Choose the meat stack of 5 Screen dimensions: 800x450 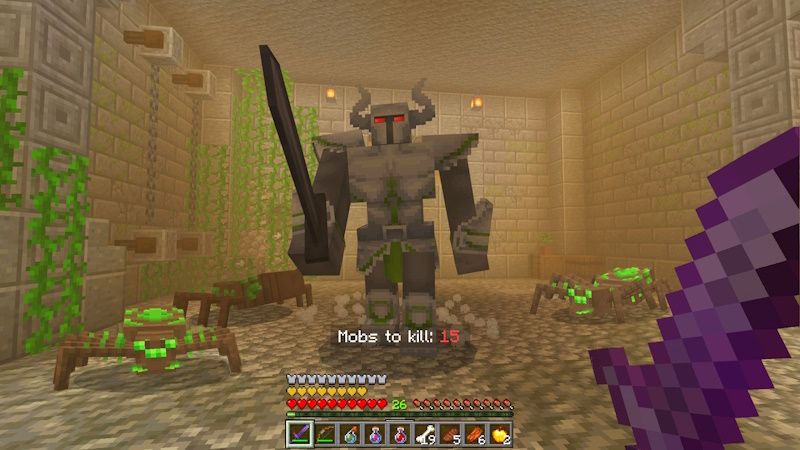pyautogui.click(x=450, y=434)
